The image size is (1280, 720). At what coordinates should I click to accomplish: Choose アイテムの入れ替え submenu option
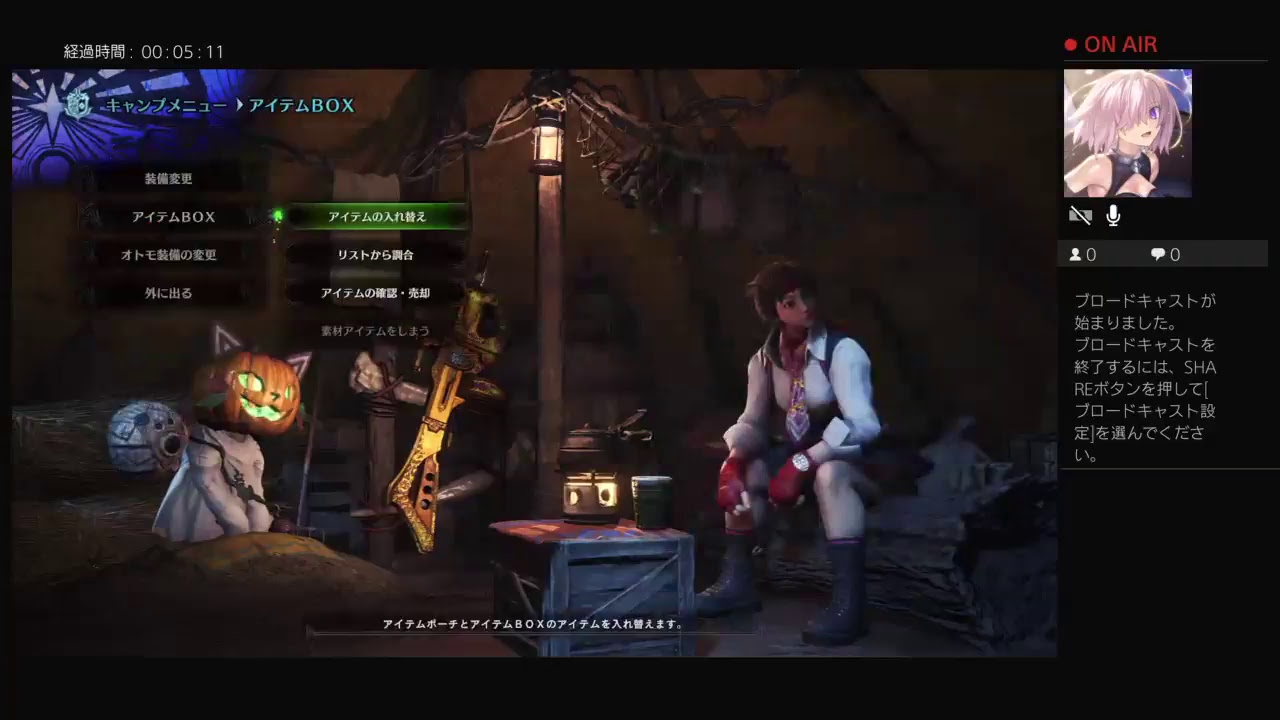pos(377,217)
